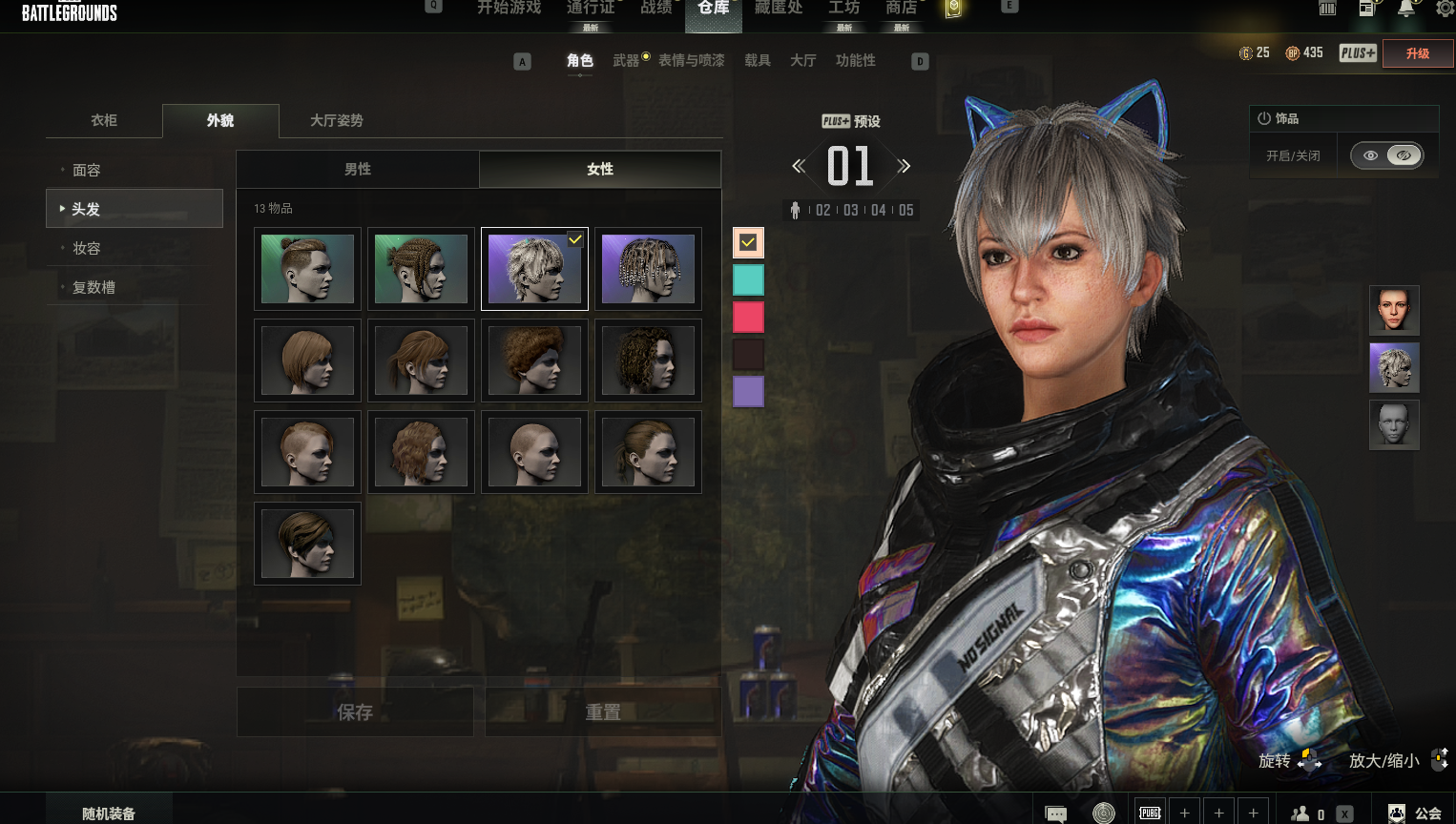Pick the purple hair color swatch
Screen dimensions: 1456x824
coord(748,391)
